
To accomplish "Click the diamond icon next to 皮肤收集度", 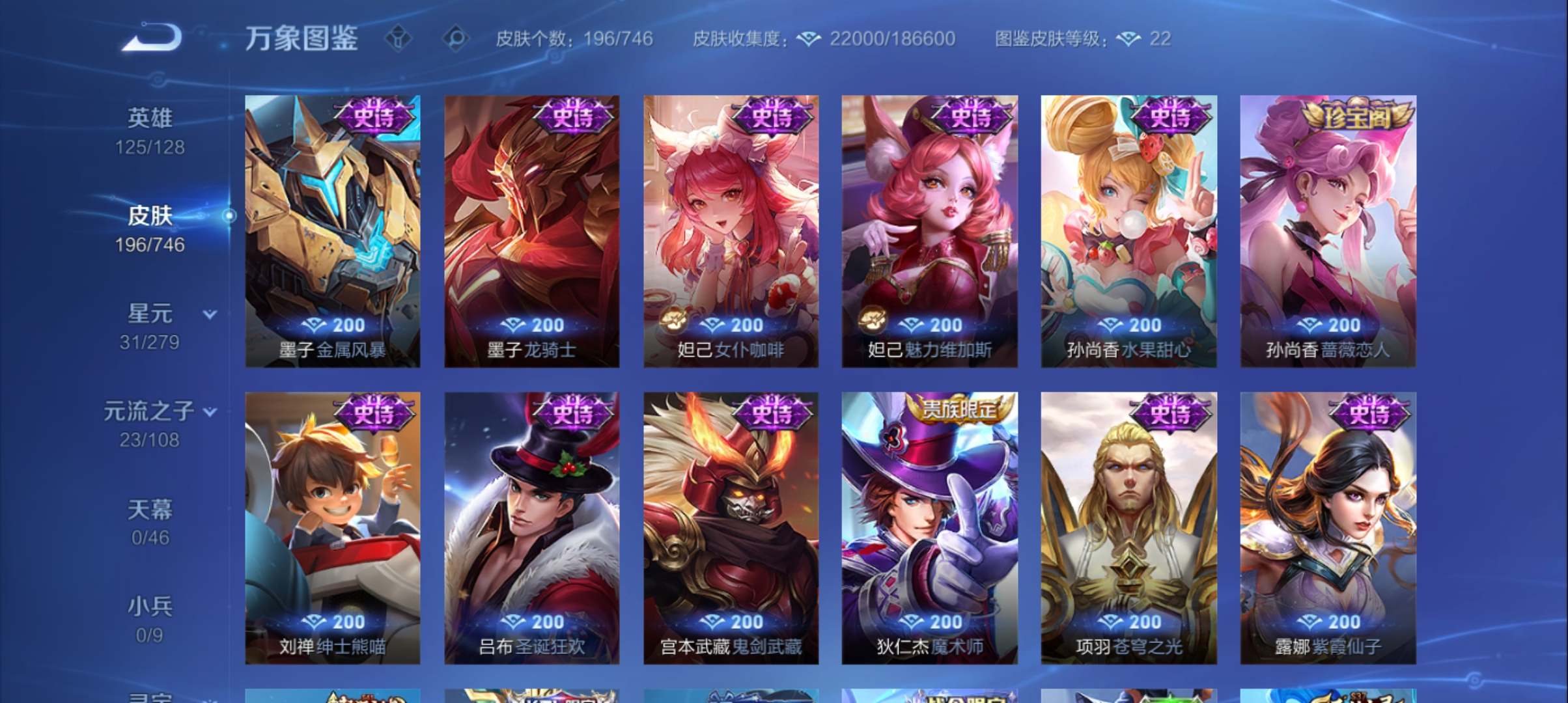I will 807,39.
